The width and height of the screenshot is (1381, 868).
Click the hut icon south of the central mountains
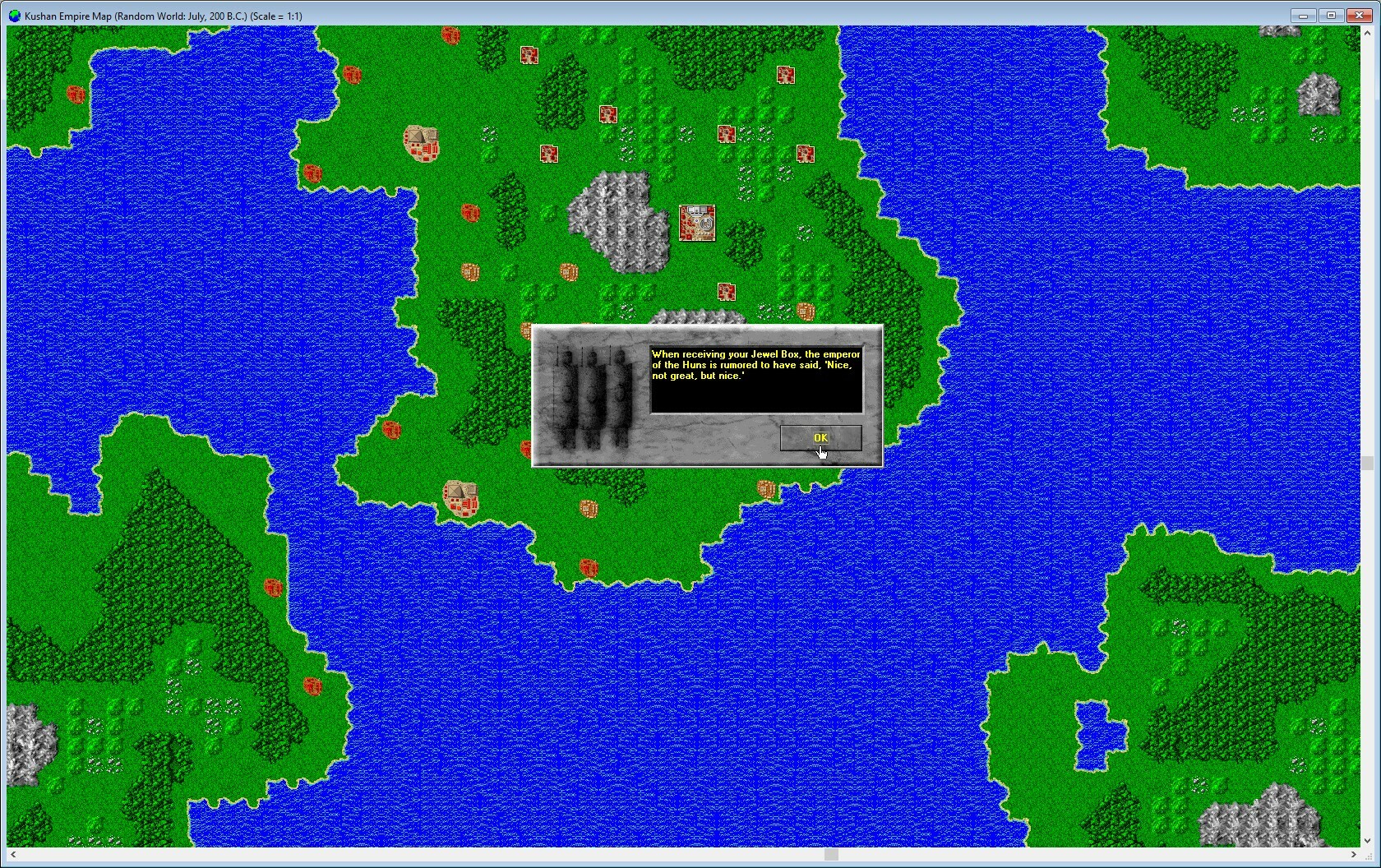coord(570,272)
